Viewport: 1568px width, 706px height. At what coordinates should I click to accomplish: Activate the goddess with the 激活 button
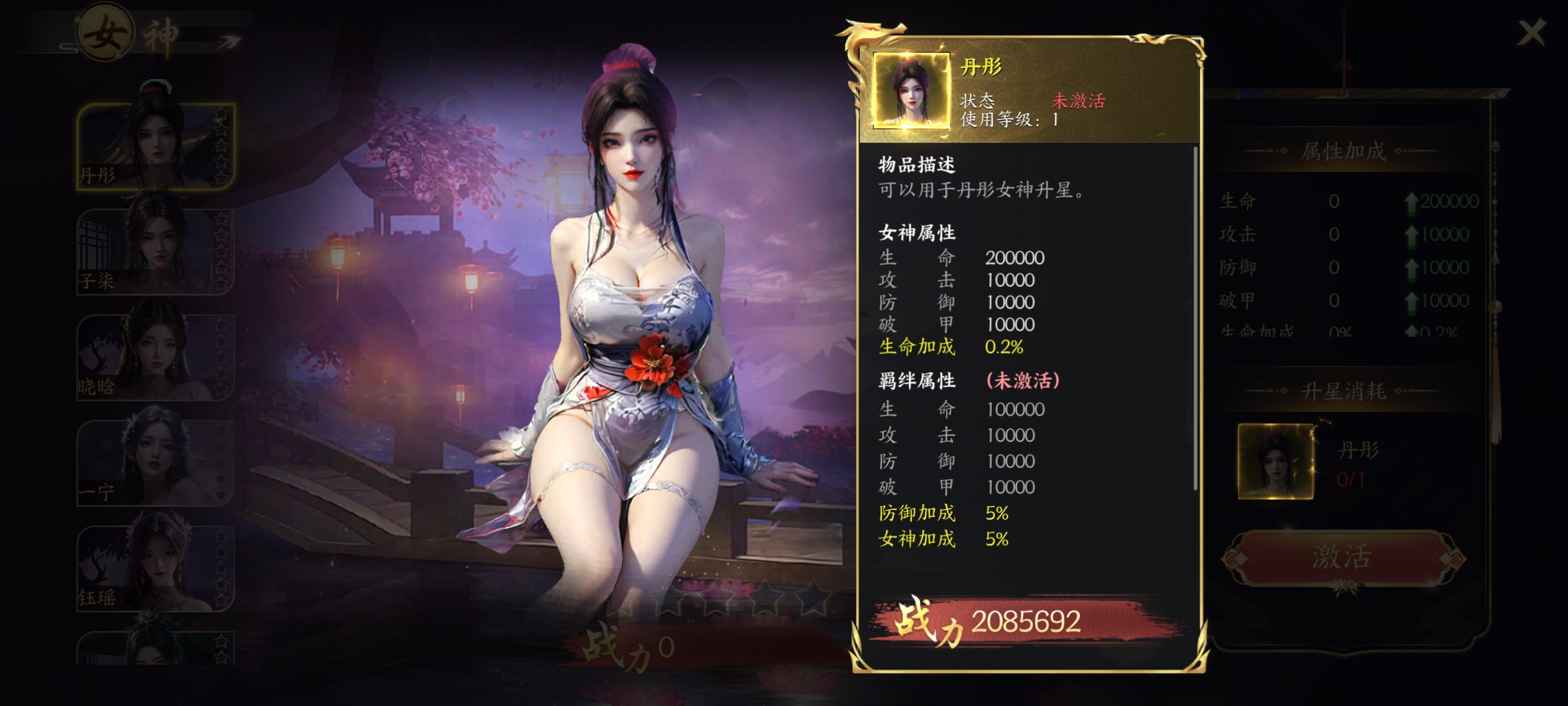(x=1341, y=558)
